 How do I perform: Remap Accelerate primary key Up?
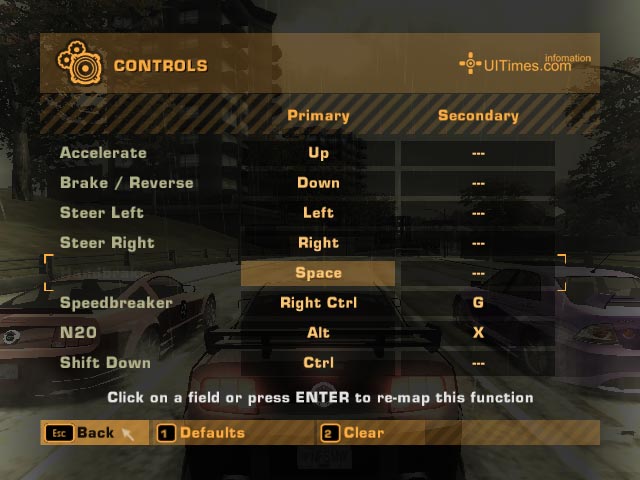[318, 153]
